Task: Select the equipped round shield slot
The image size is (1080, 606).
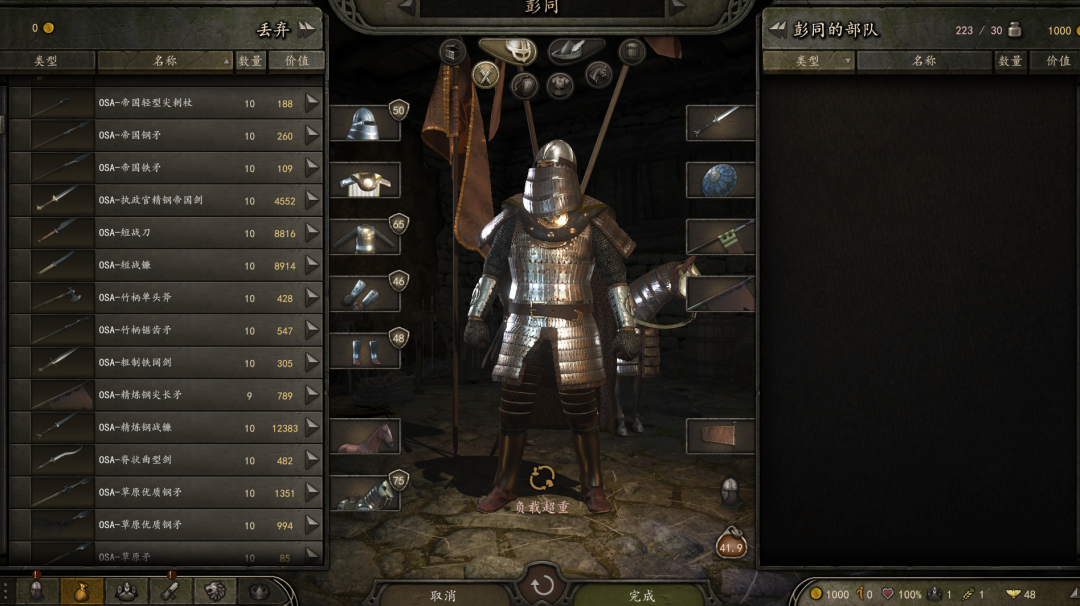Action: pyautogui.click(x=720, y=180)
